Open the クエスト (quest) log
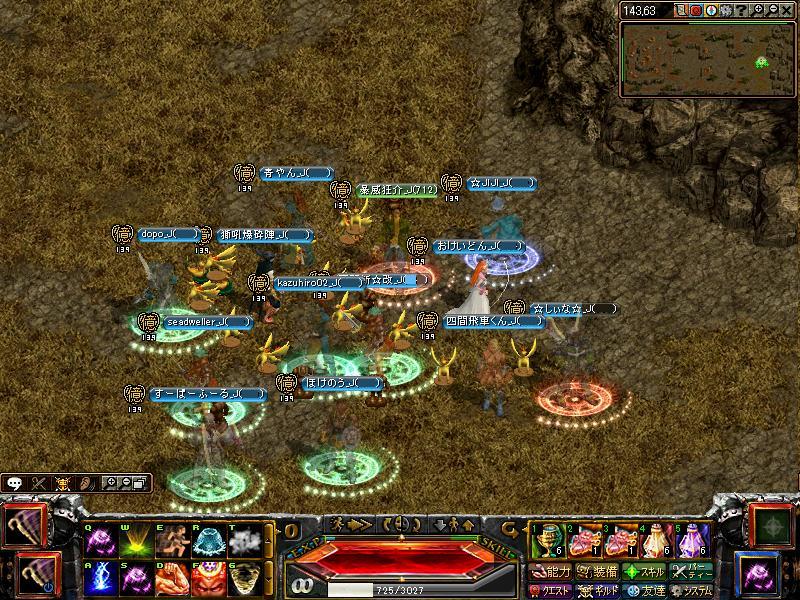This screenshot has width=800, height=600. pos(550,590)
